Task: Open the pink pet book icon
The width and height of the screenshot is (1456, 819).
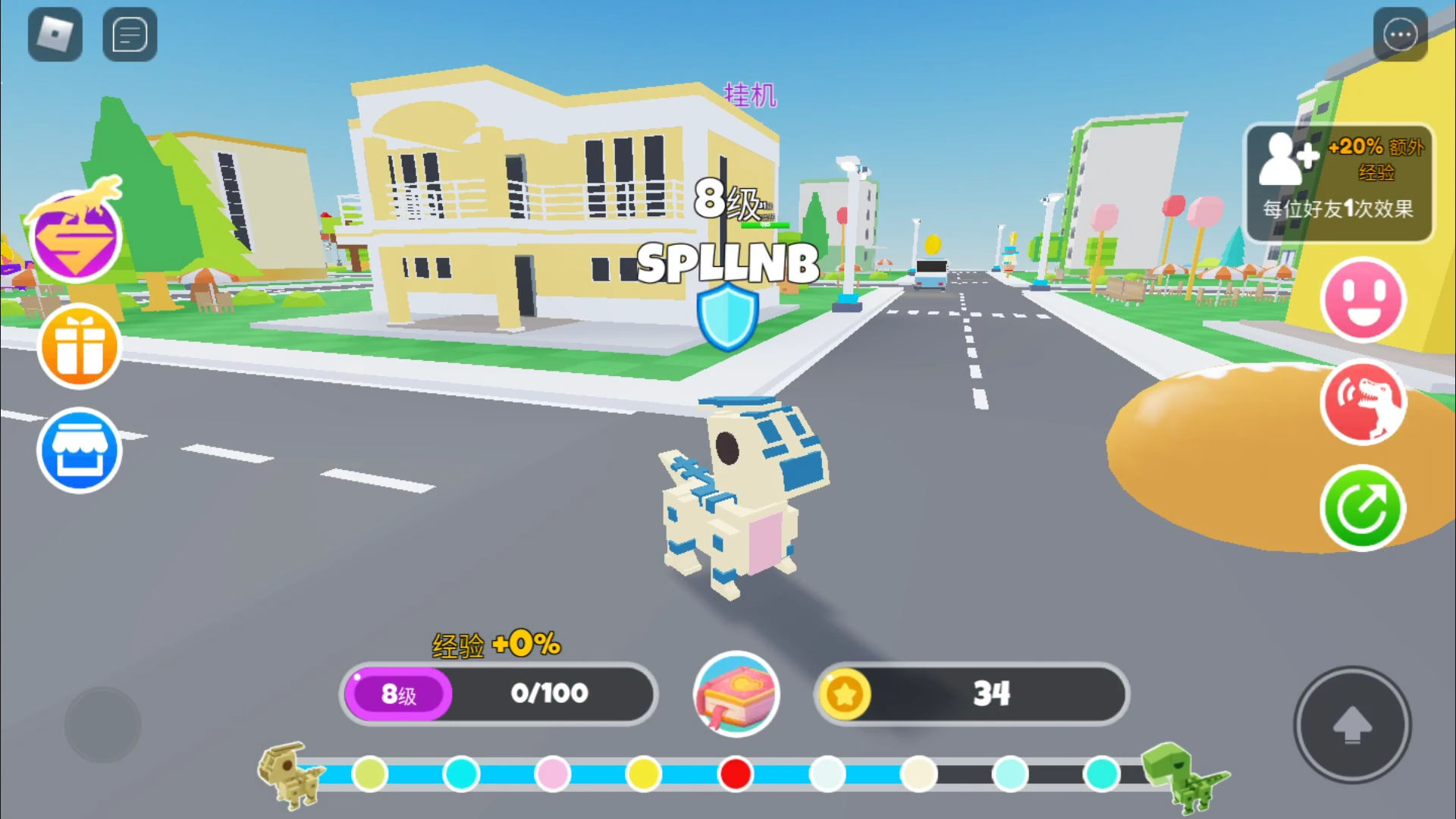Action: pyautogui.click(x=735, y=694)
